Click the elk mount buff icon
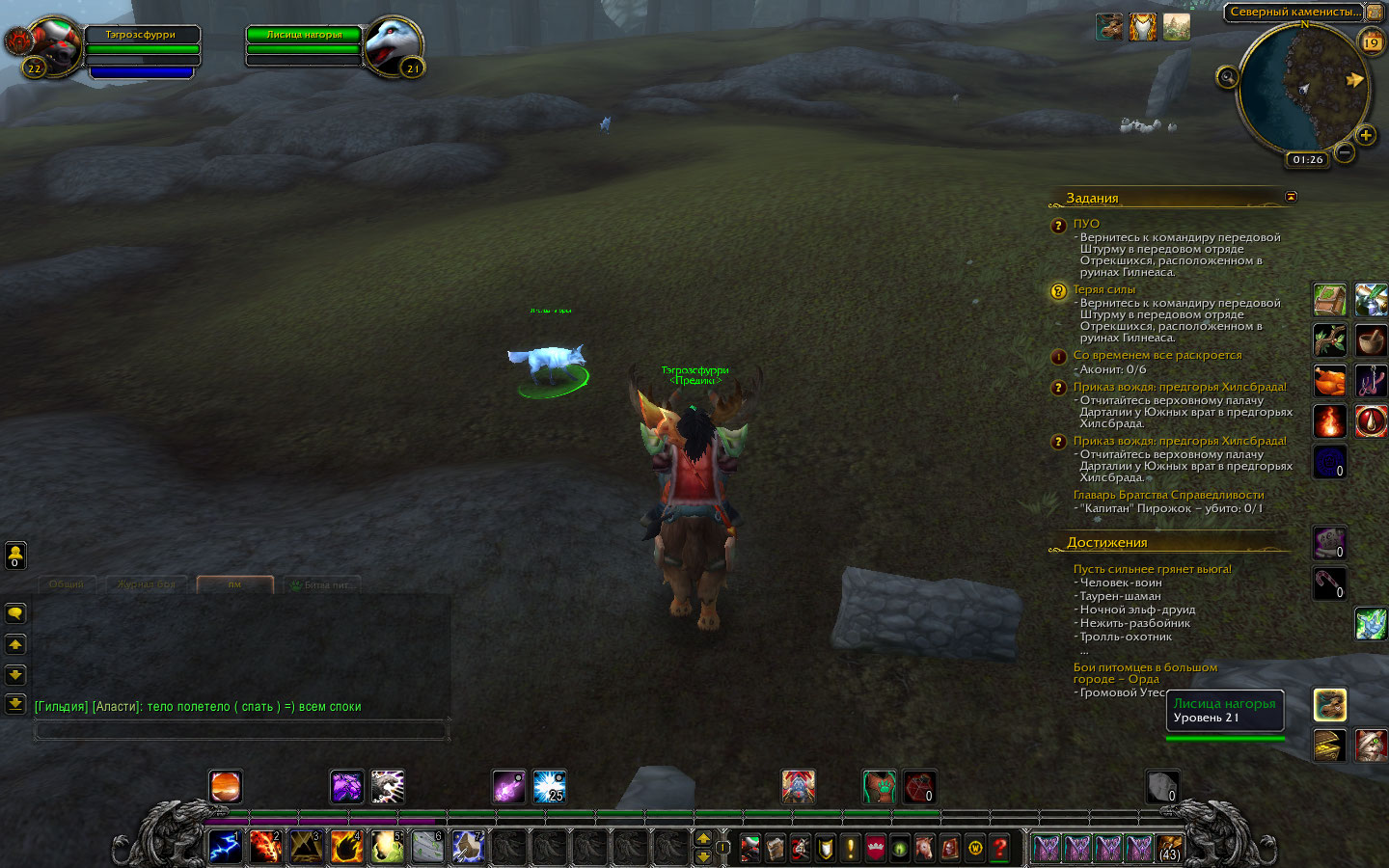This screenshot has width=1389, height=868. click(x=1109, y=27)
